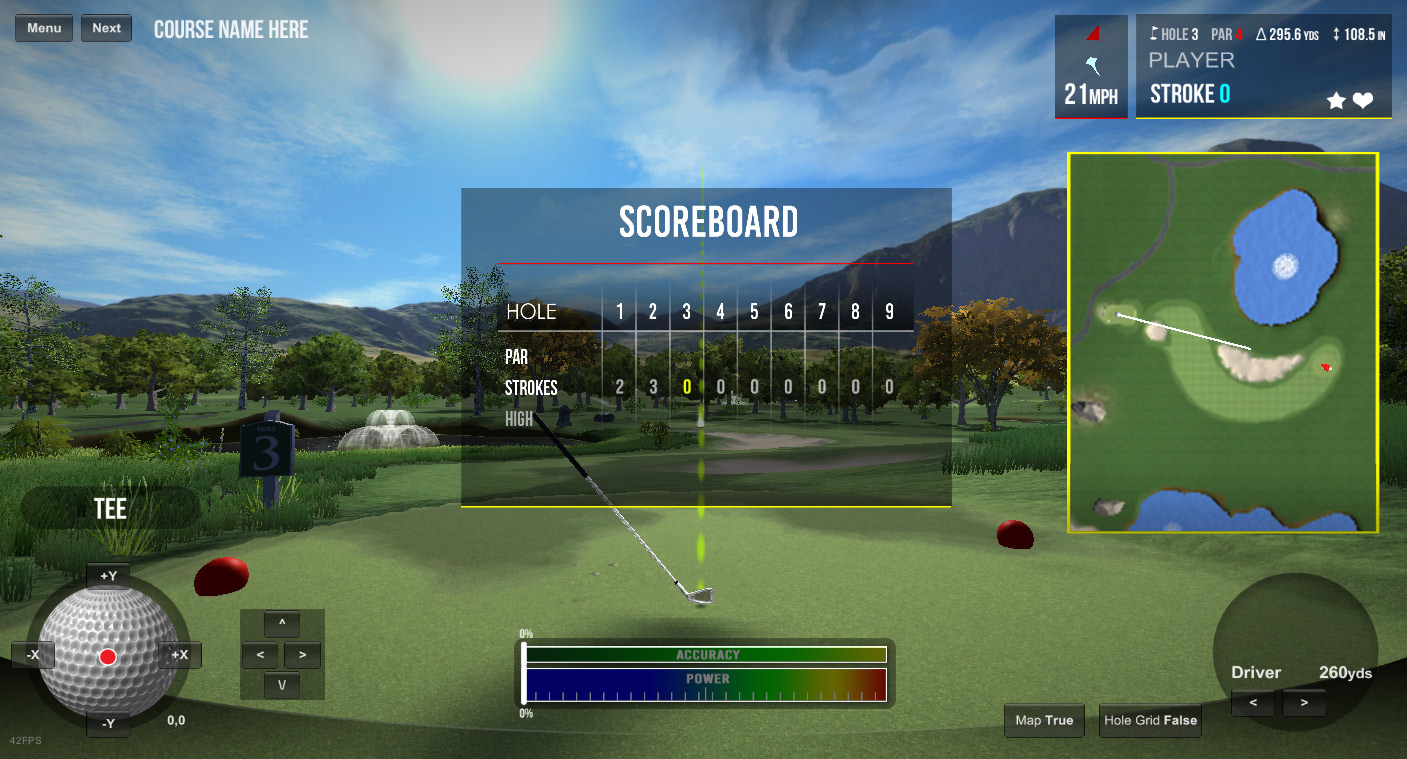Apply -X spin on the ball
1407x759 pixels.
(33, 655)
